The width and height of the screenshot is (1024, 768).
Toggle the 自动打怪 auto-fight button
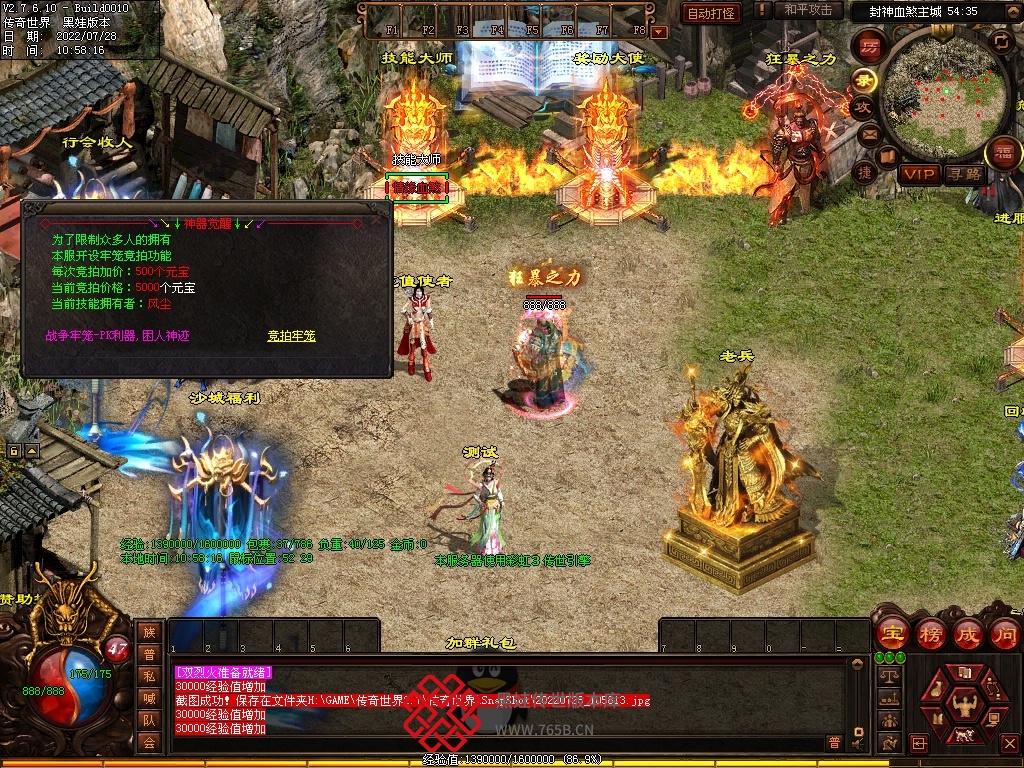[x=711, y=13]
